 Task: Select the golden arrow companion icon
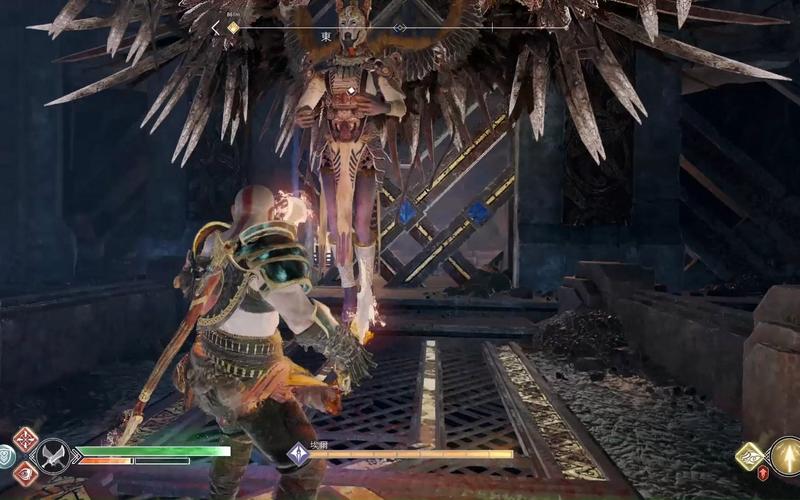coord(787,455)
